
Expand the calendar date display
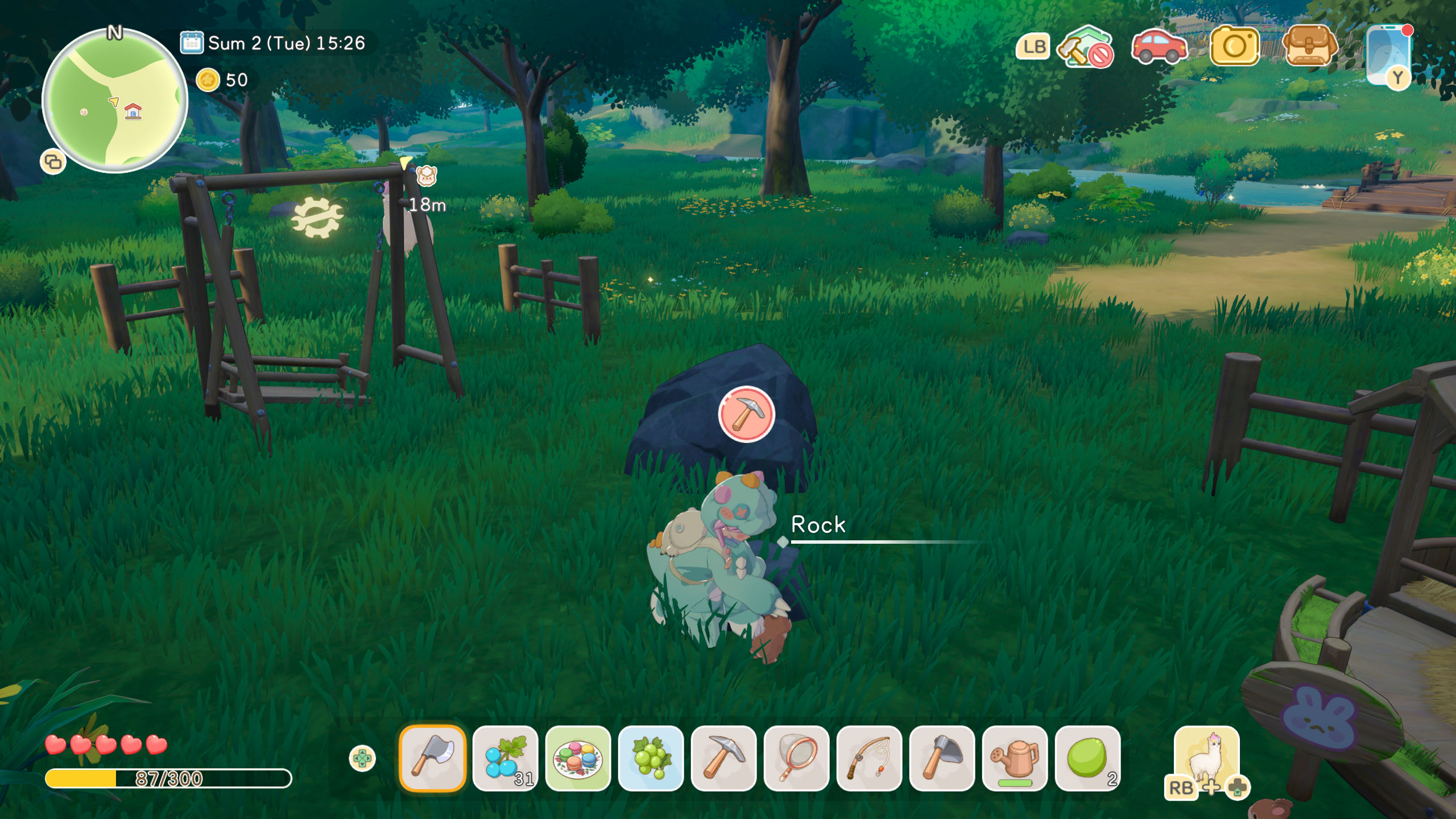(192, 43)
